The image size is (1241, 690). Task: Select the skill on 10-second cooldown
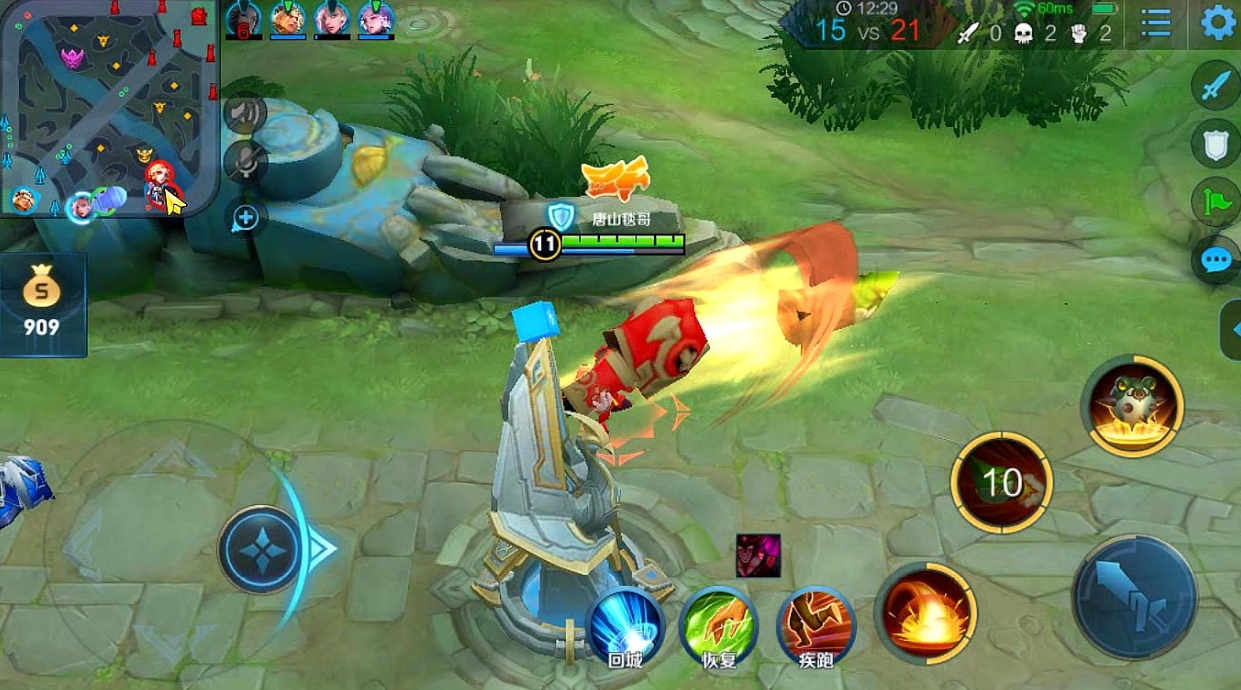coord(1001,483)
